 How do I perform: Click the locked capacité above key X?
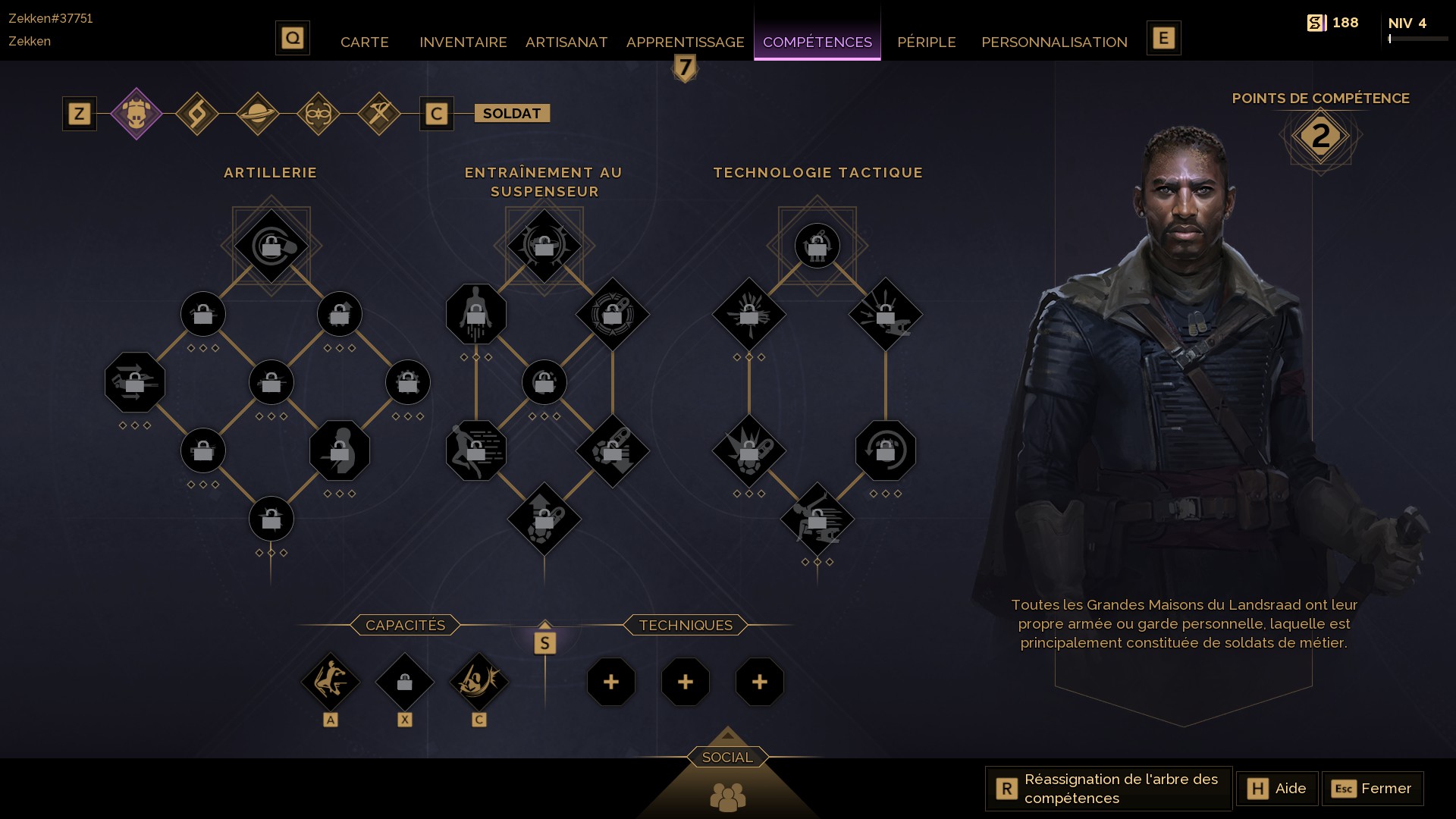405,682
